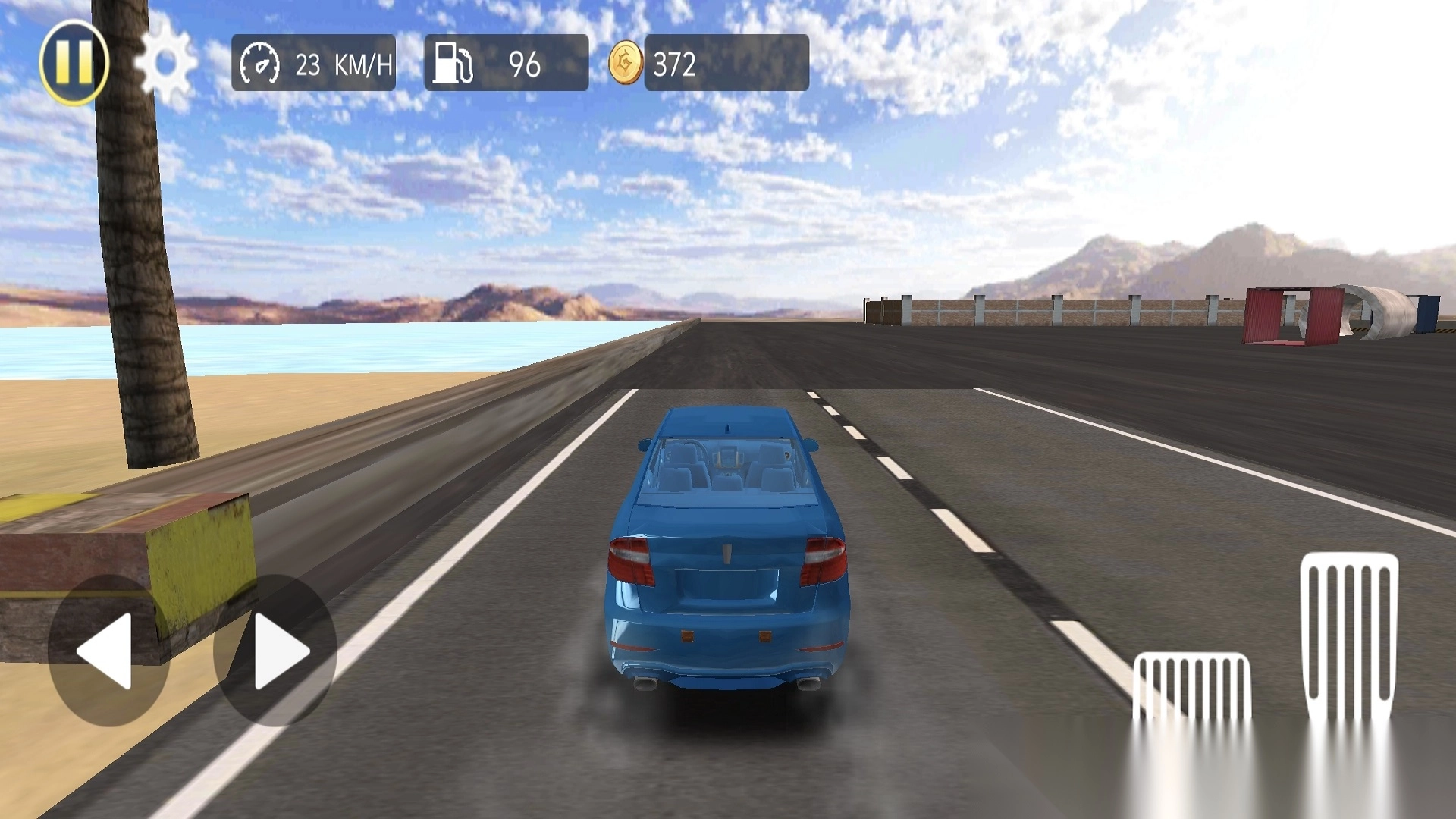Screen dimensions: 1456x819
Task: Open settings via the gear icon
Action: point(166,64)
